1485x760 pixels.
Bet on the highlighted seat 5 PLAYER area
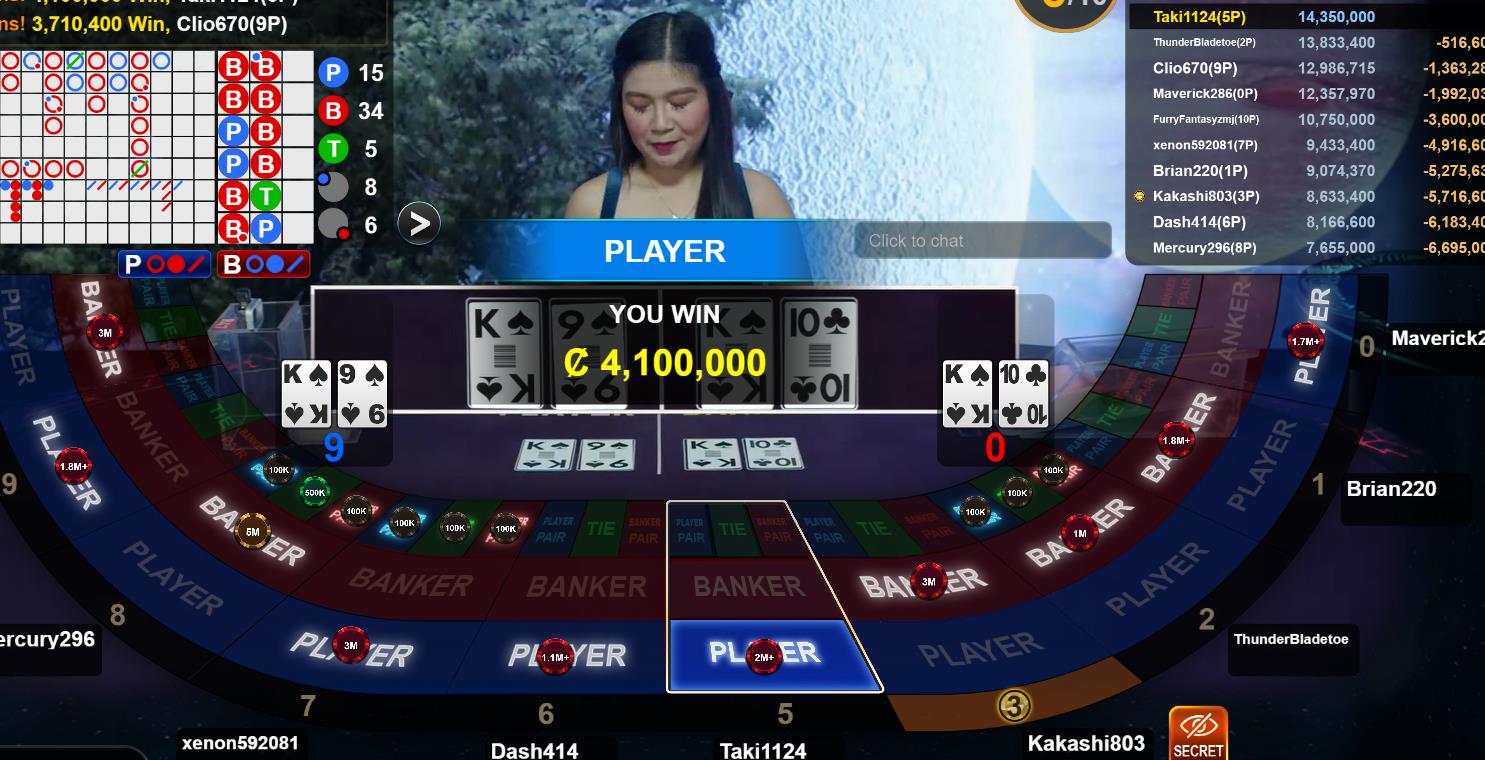coord(765,655)
